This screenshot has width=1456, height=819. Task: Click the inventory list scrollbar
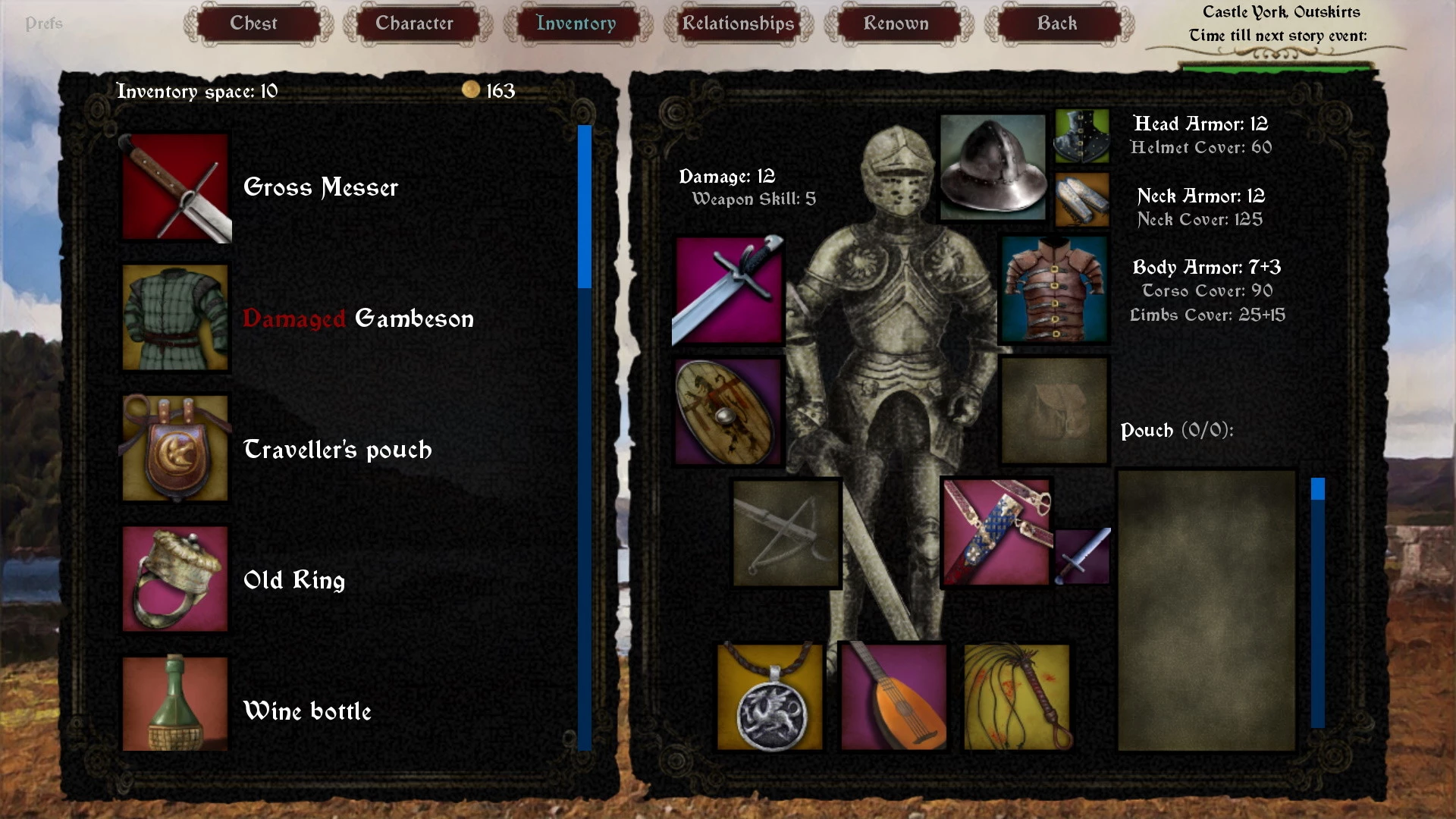584,436
